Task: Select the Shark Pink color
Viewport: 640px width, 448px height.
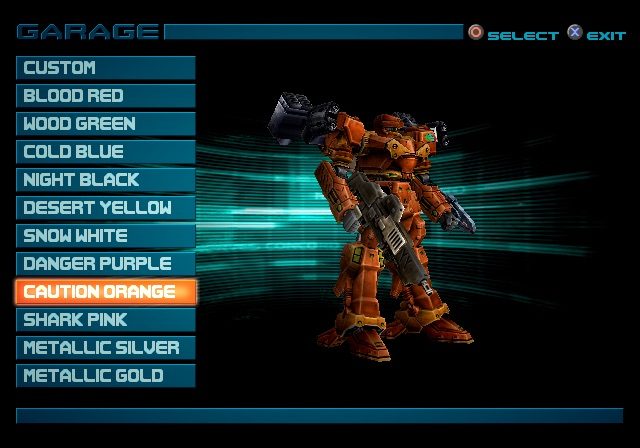Action: click(x=105, y=320)
